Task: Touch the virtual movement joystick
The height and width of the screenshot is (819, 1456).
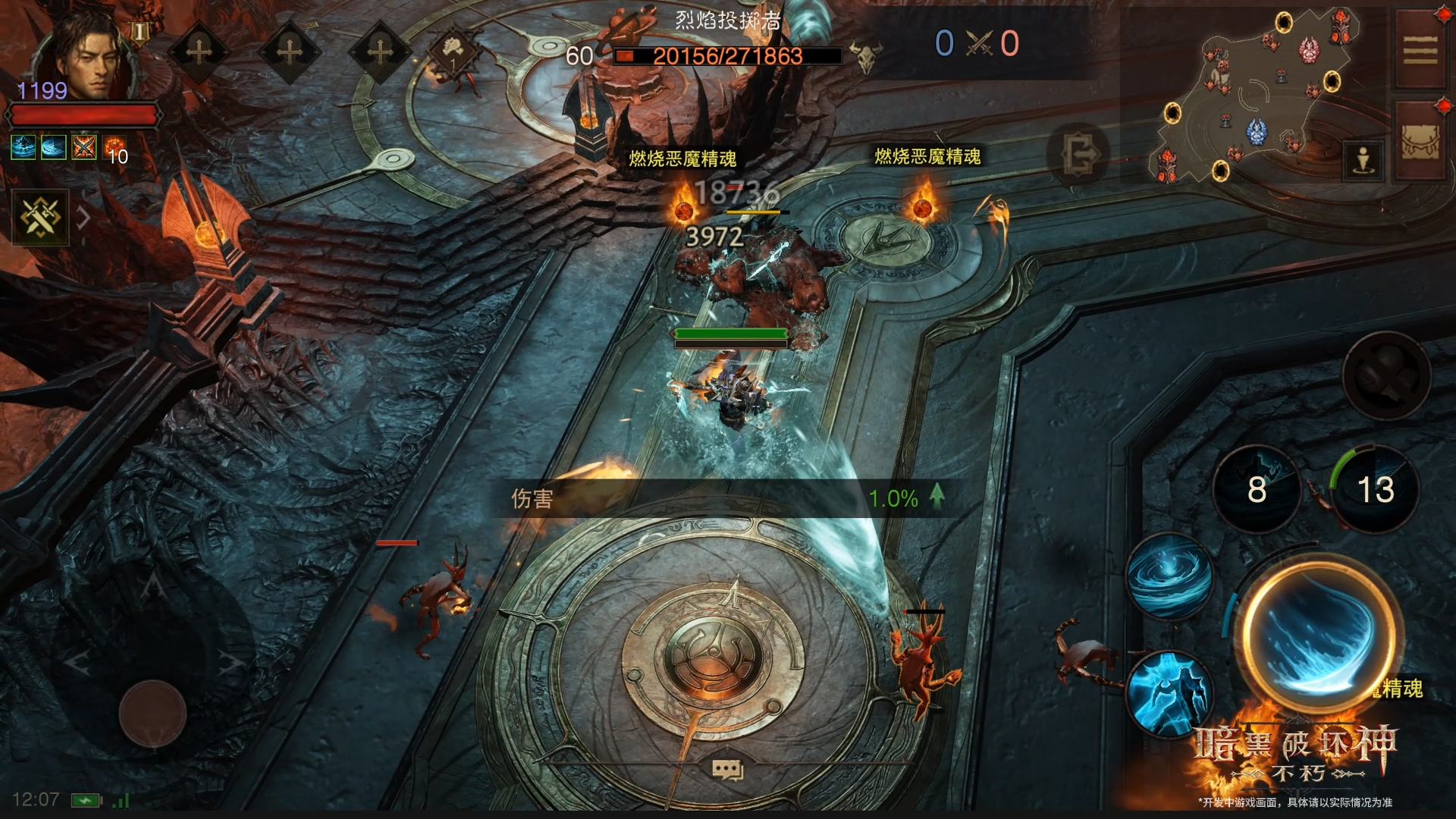Action: coord(152,713)
